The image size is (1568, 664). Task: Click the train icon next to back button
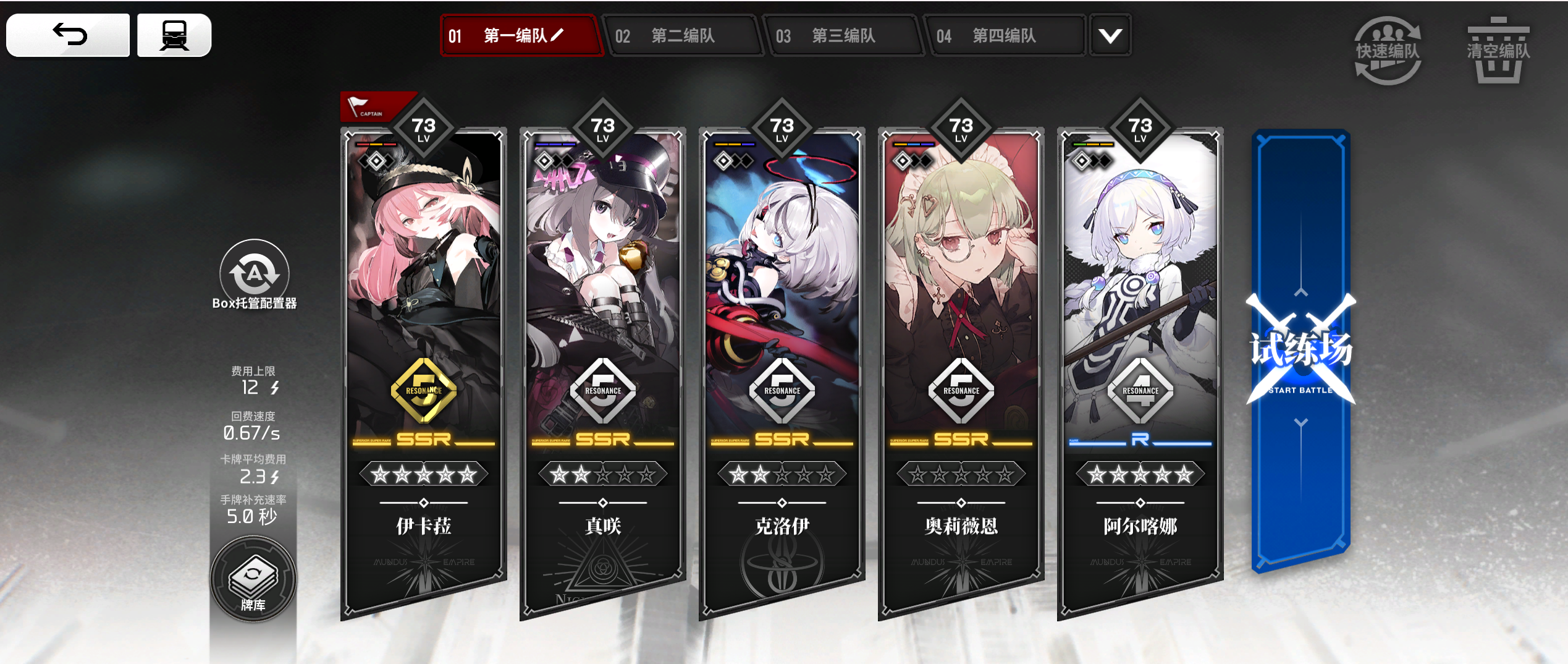pyautogui.click(x=174, y=35)
